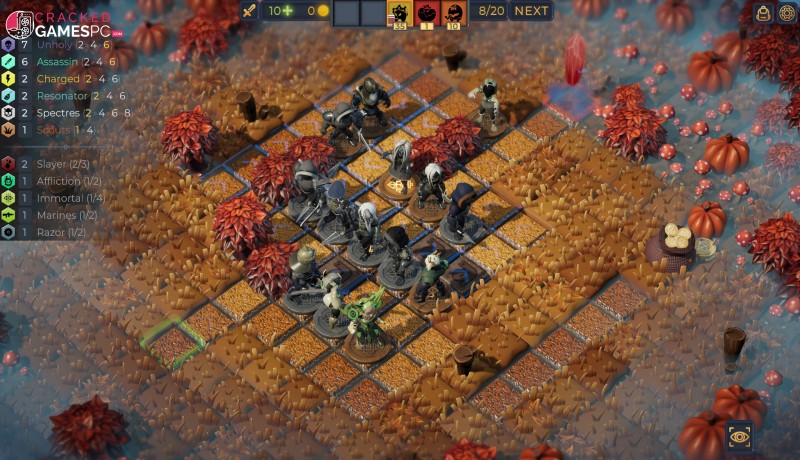Click the red enemy portrait numbered 1
This screenshot has width=800, height=460.
[x=427, y=13]
